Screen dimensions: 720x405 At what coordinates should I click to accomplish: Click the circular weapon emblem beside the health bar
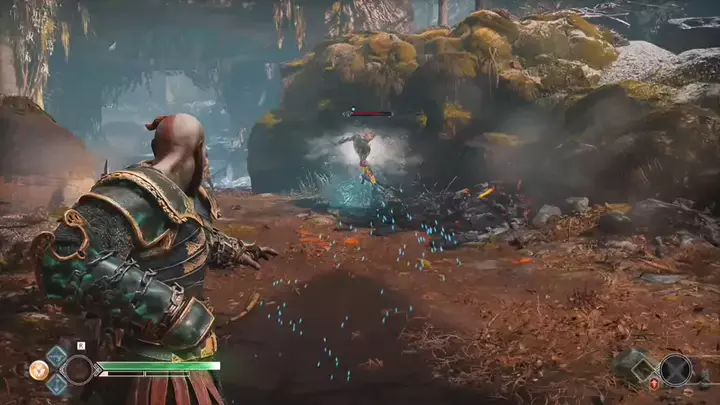pyautogui.click(x=78, y=370)
